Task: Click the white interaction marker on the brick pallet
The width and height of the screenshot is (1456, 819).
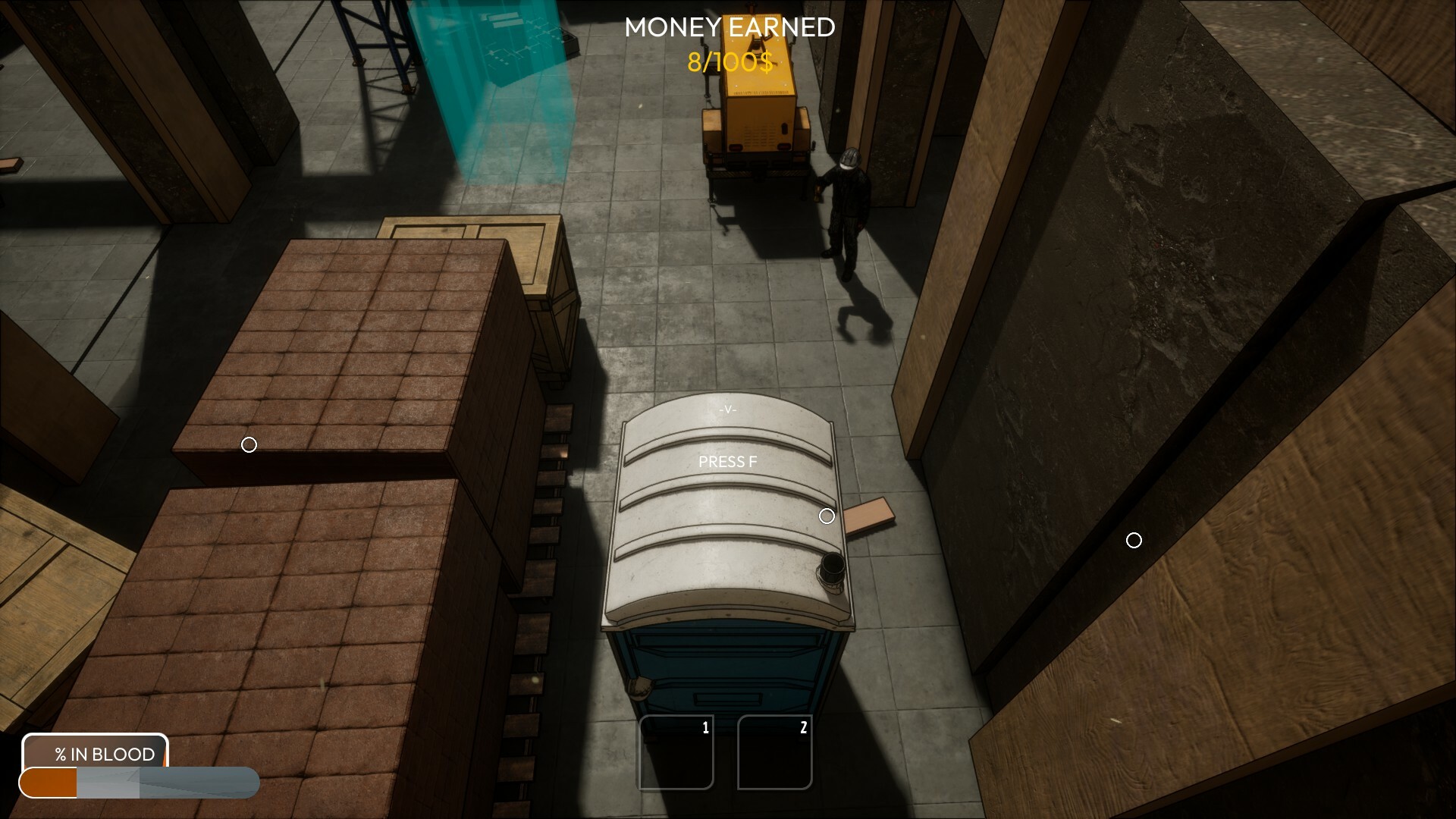Action: 250,445
